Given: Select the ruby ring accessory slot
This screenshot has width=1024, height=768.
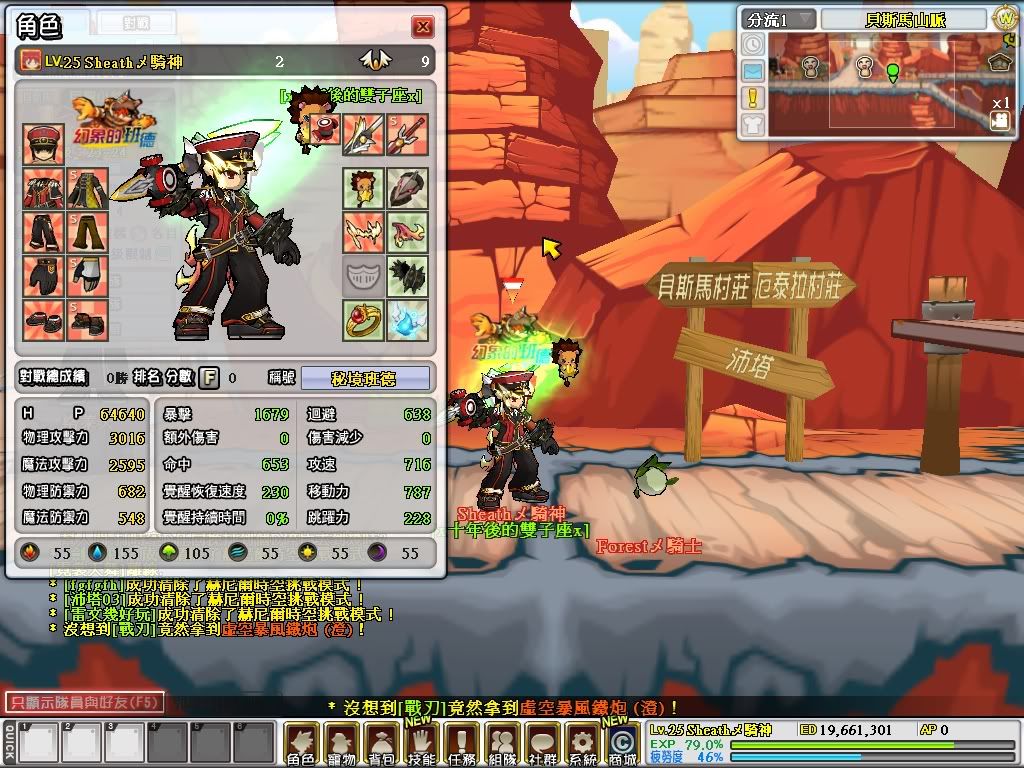Looking at the screenshot, I should point(364,320).
